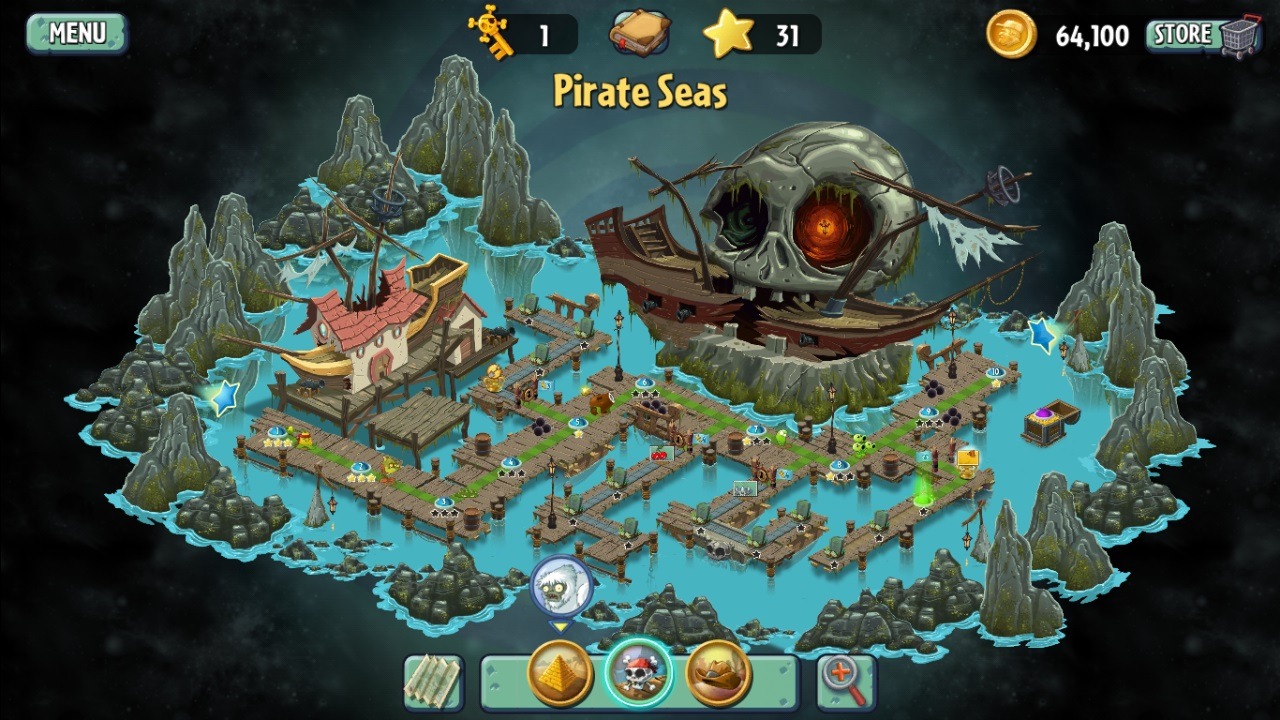1280x720 pixels.
Task: Choose level 8 node on the map
Action: tap(838, 465)
